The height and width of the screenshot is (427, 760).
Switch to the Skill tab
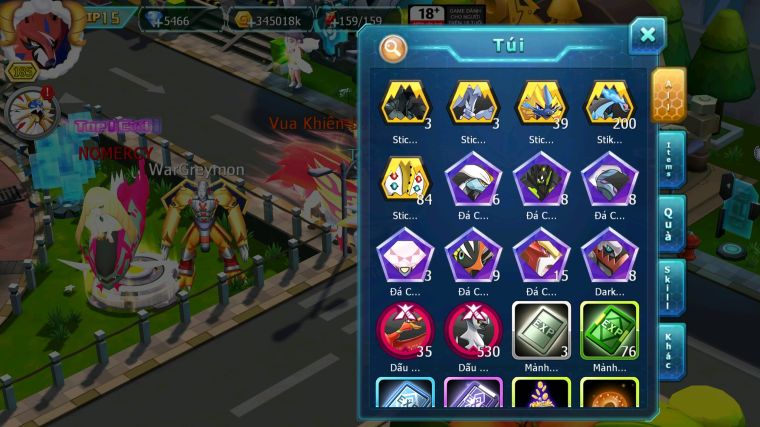pos(669,288)
